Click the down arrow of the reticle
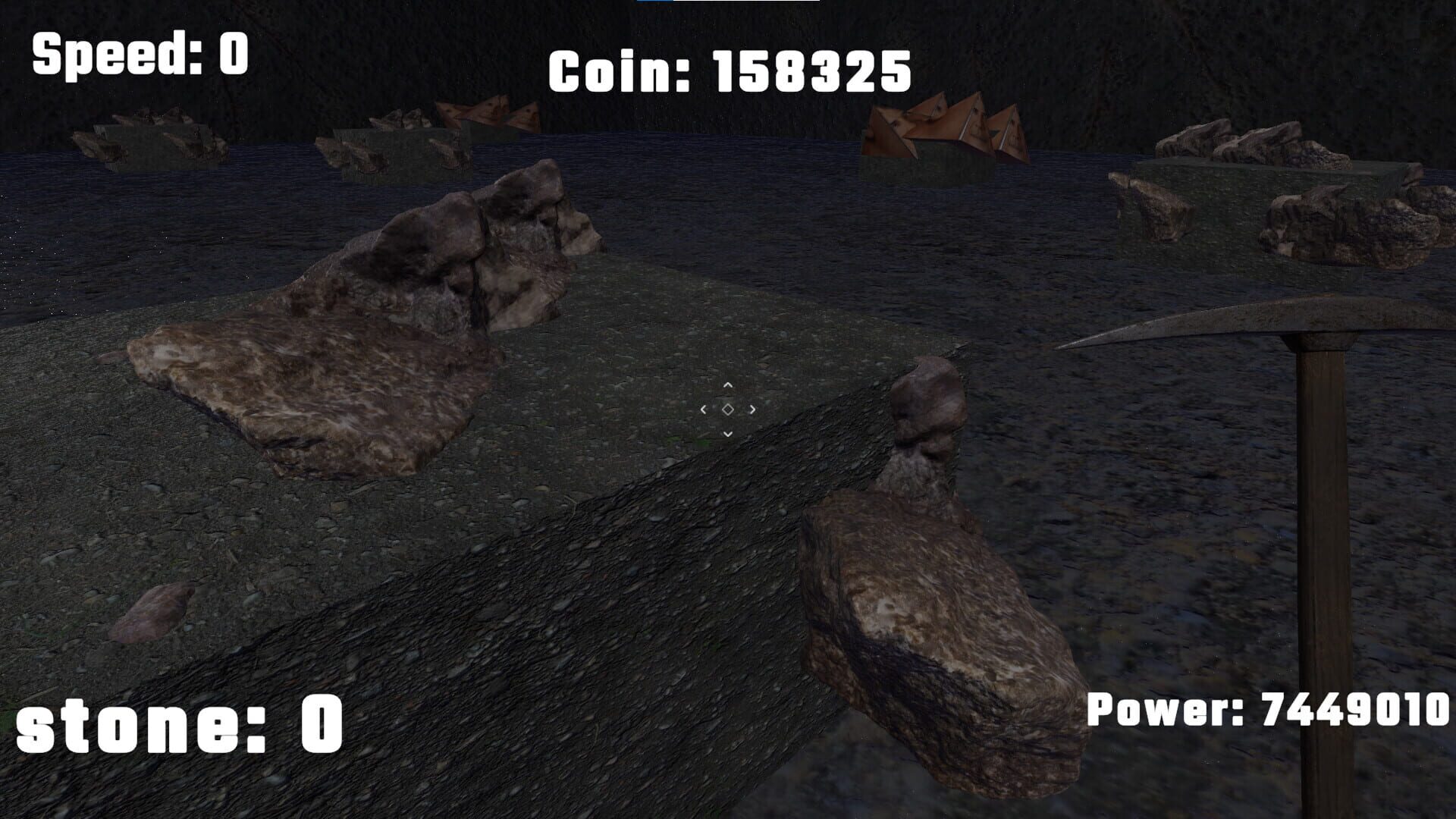This screenshot has height=819, width=1456. [728, 434]
